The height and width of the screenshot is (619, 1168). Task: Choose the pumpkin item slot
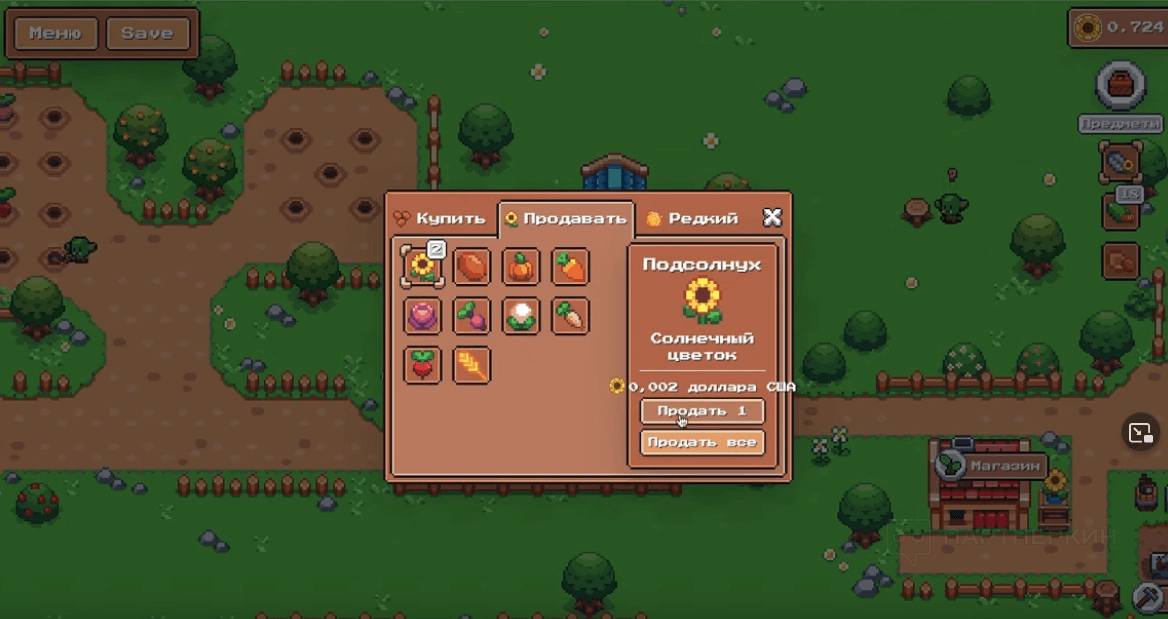[x=521, y=267]
